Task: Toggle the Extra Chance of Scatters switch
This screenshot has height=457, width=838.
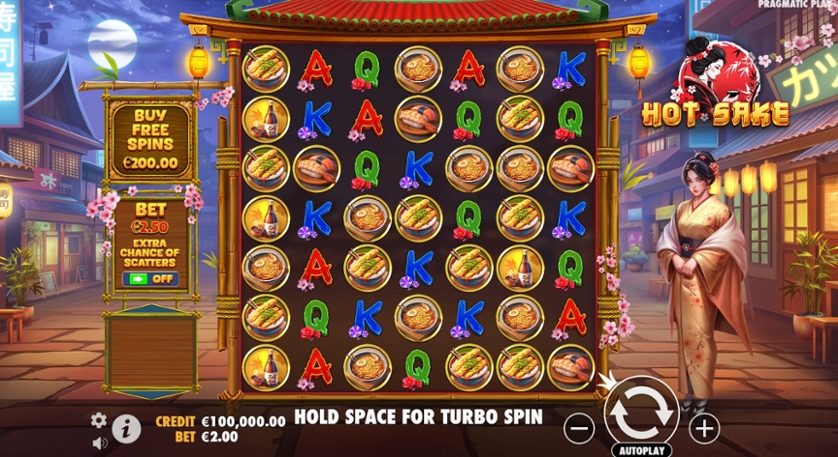Action: click(151, 279)
